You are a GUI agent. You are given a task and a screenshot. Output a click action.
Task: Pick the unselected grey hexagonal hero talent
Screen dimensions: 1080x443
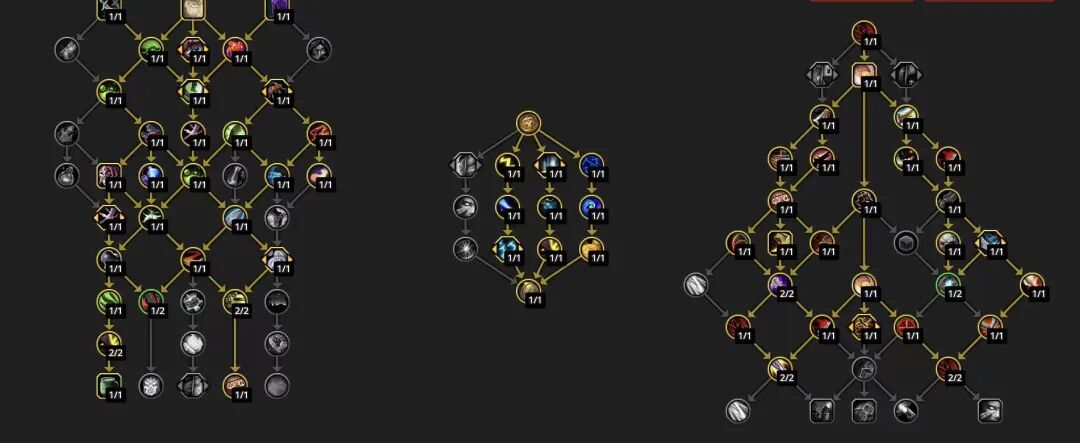click(x=465, y=164)
